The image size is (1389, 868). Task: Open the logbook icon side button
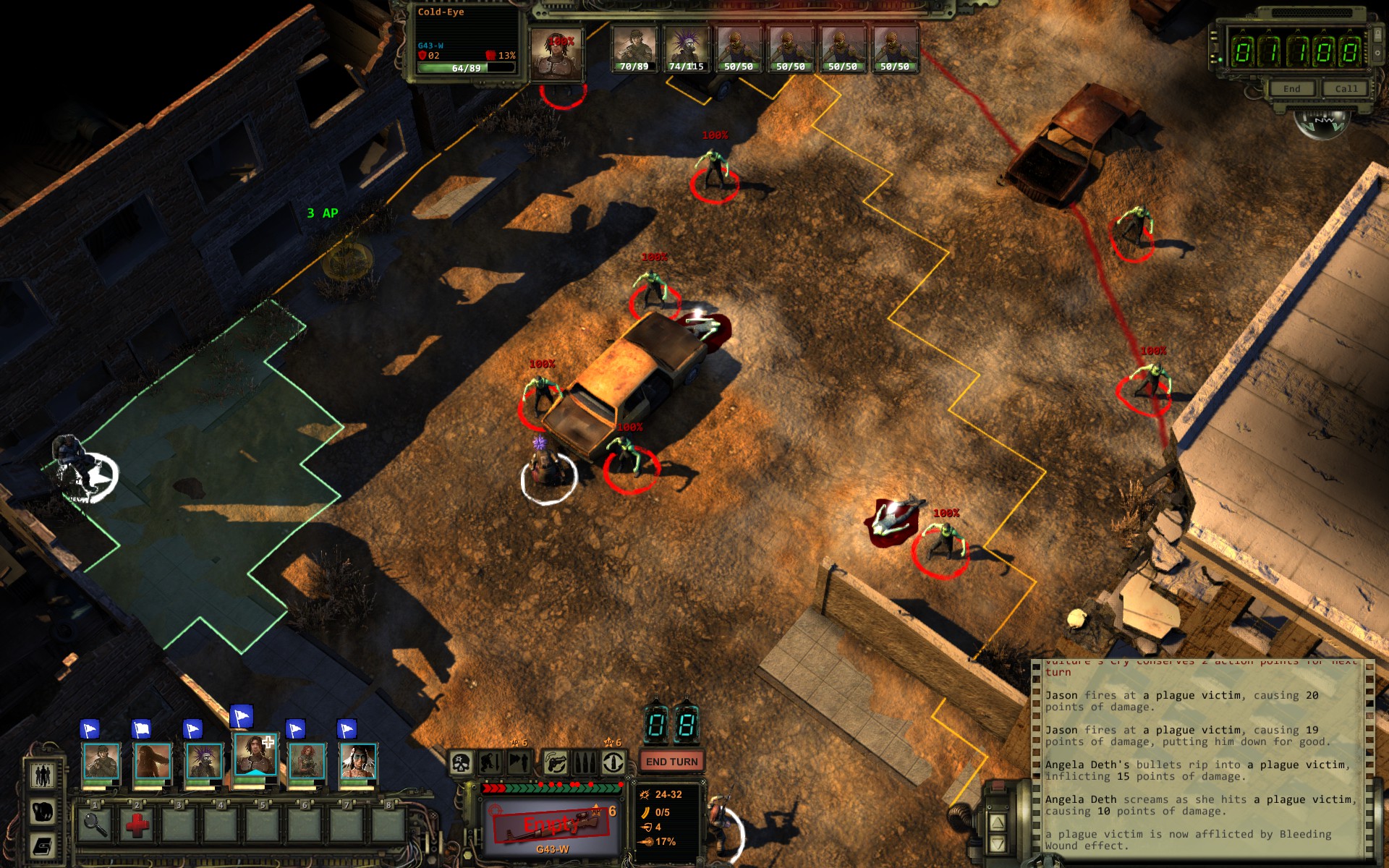pos(43,845)
